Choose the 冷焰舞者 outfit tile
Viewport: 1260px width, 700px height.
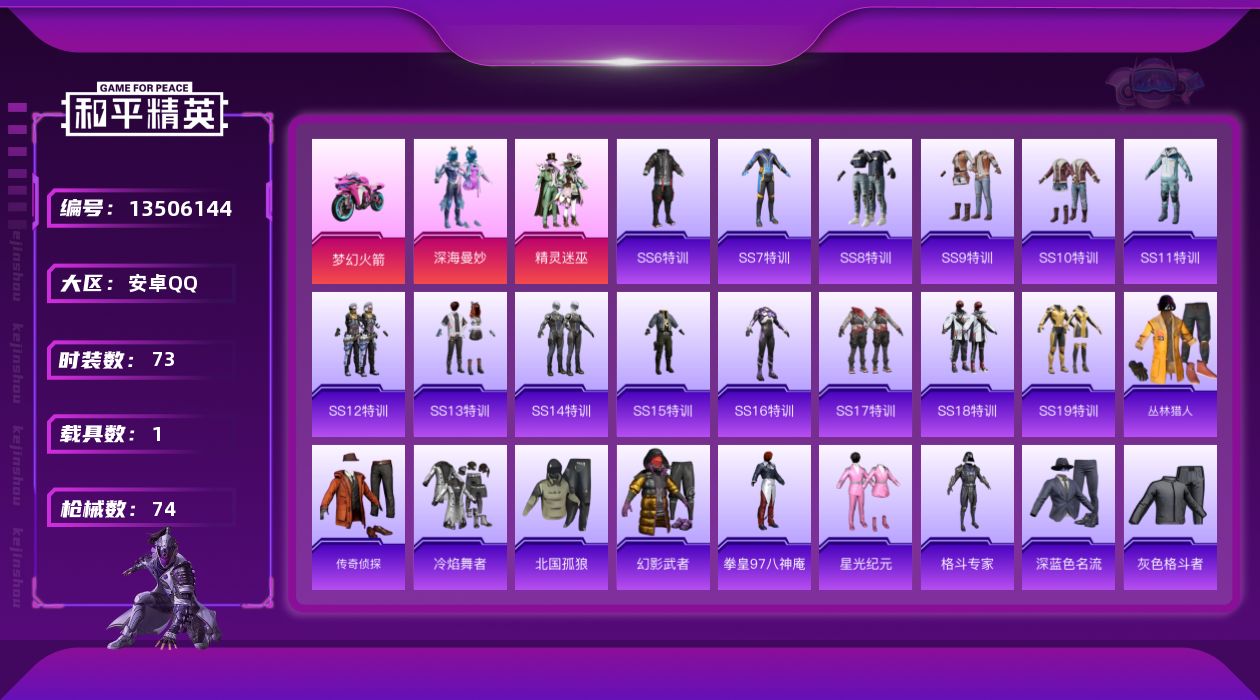(x=460, y=517)
